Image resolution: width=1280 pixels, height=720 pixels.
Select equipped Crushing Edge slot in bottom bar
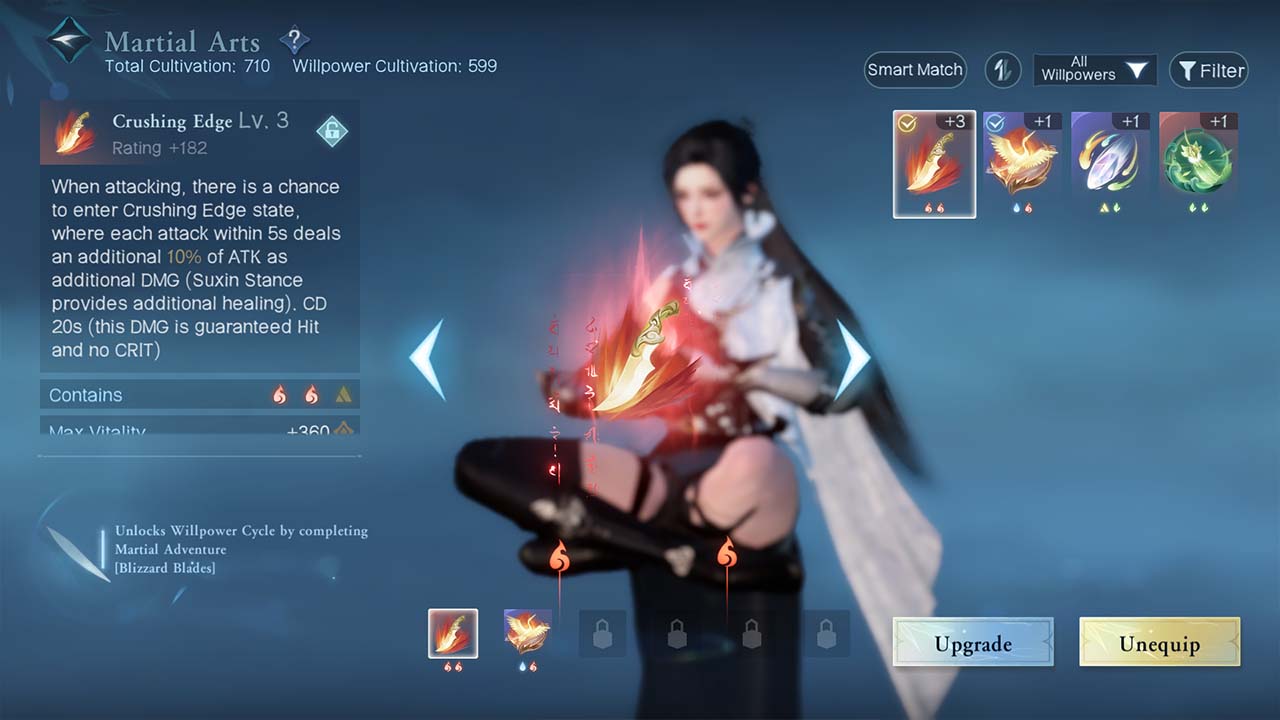point(453,633)
